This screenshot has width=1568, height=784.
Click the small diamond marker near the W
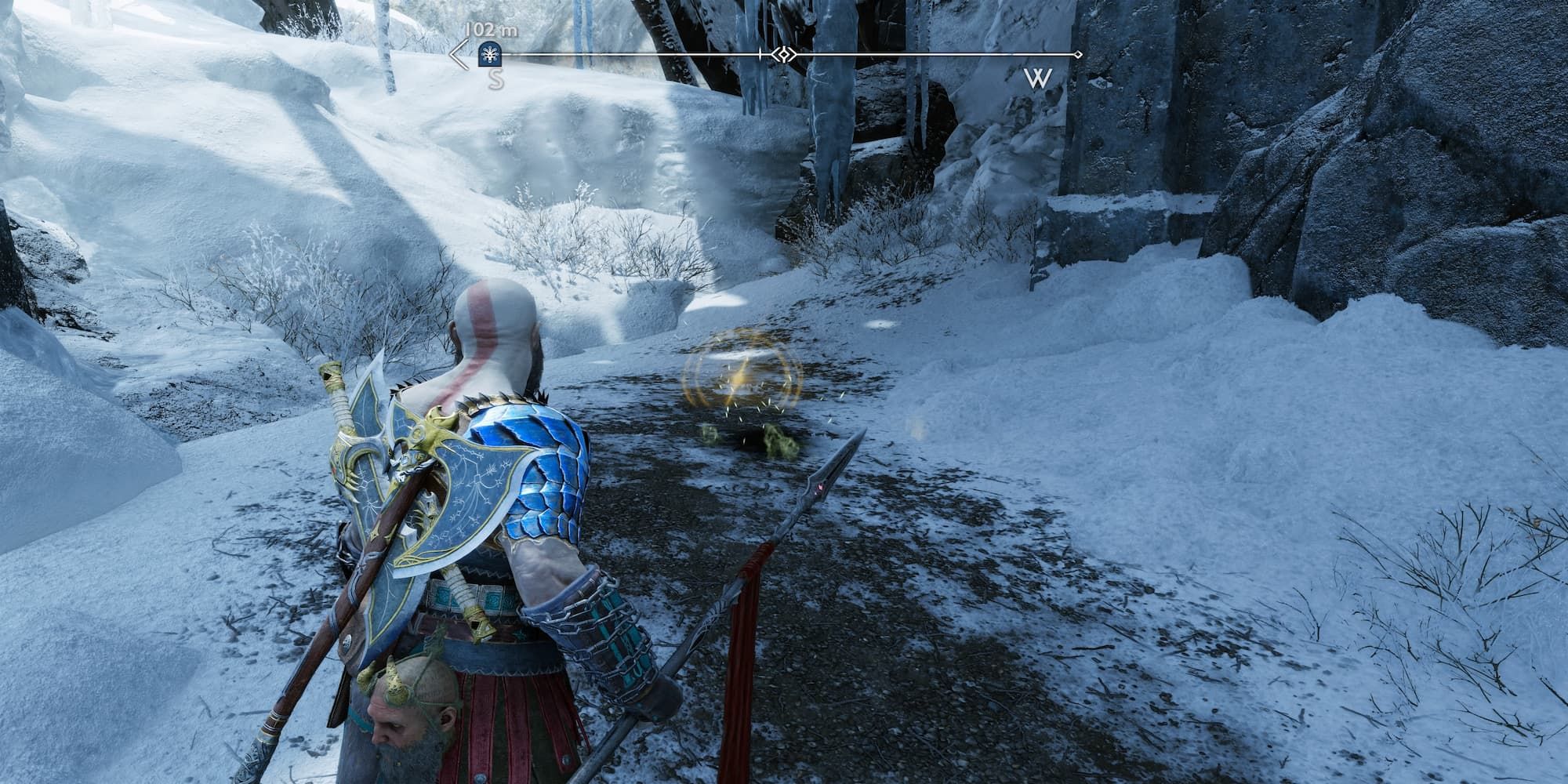click(1077, 55)
